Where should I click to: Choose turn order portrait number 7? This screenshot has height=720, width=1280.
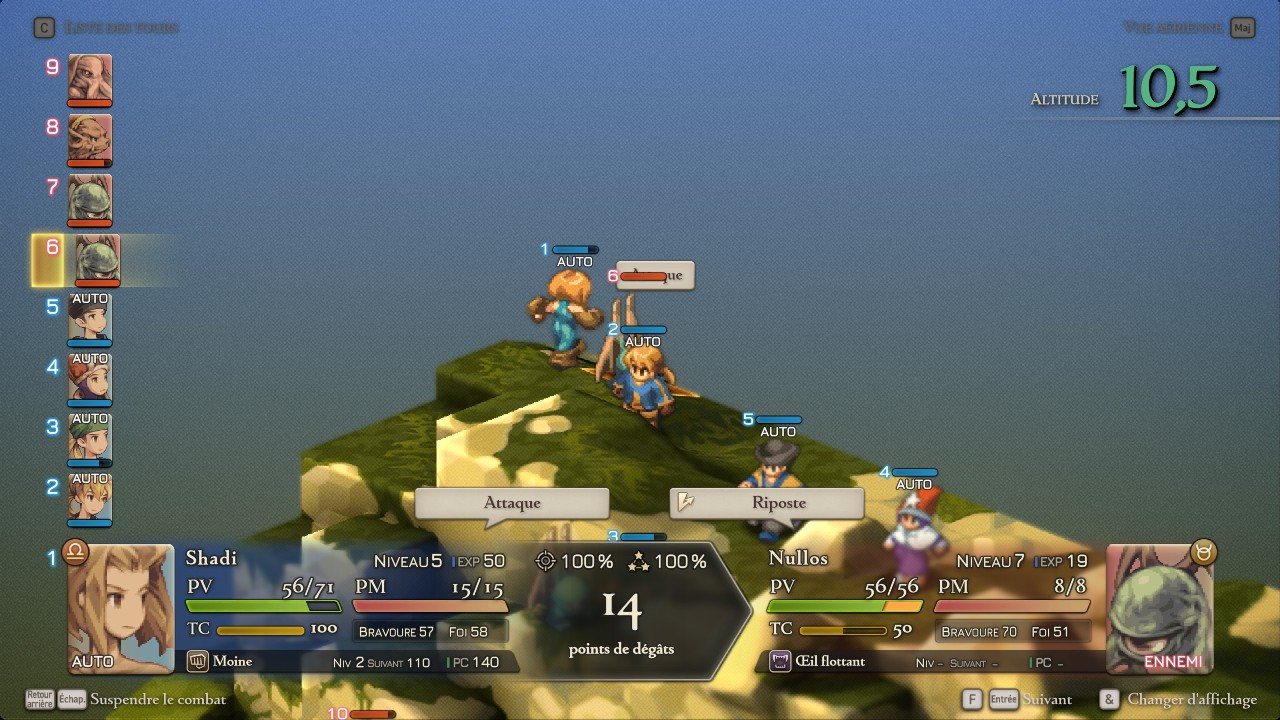[x=90, y=199]
